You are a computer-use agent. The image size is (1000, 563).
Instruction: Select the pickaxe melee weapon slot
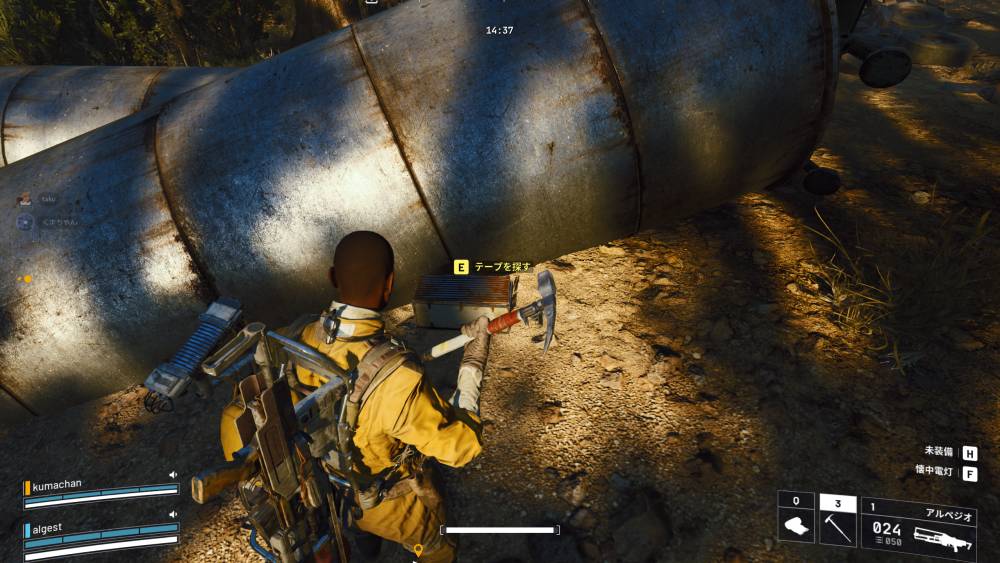838,519
